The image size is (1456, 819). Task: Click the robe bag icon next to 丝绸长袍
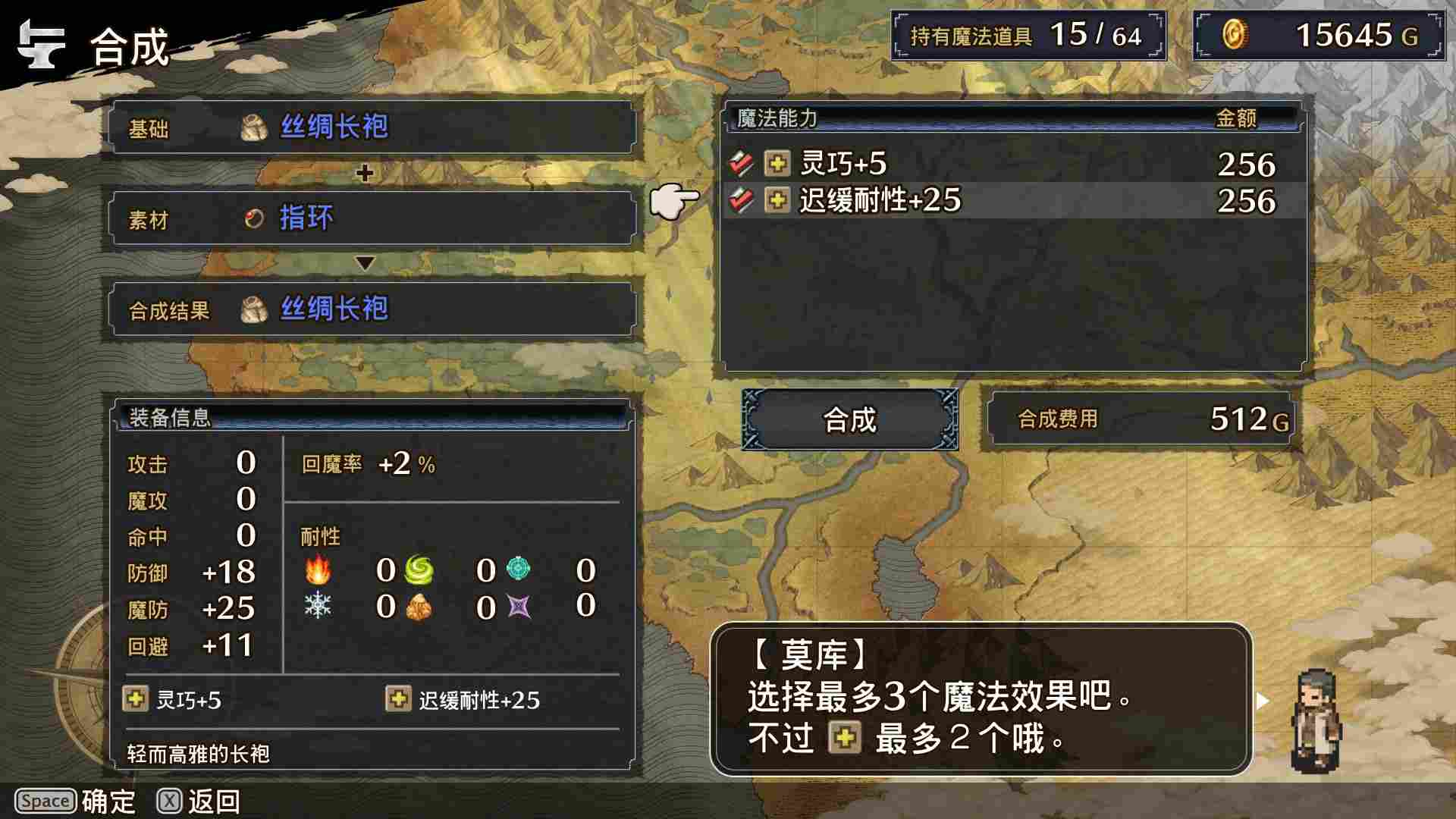253,126
